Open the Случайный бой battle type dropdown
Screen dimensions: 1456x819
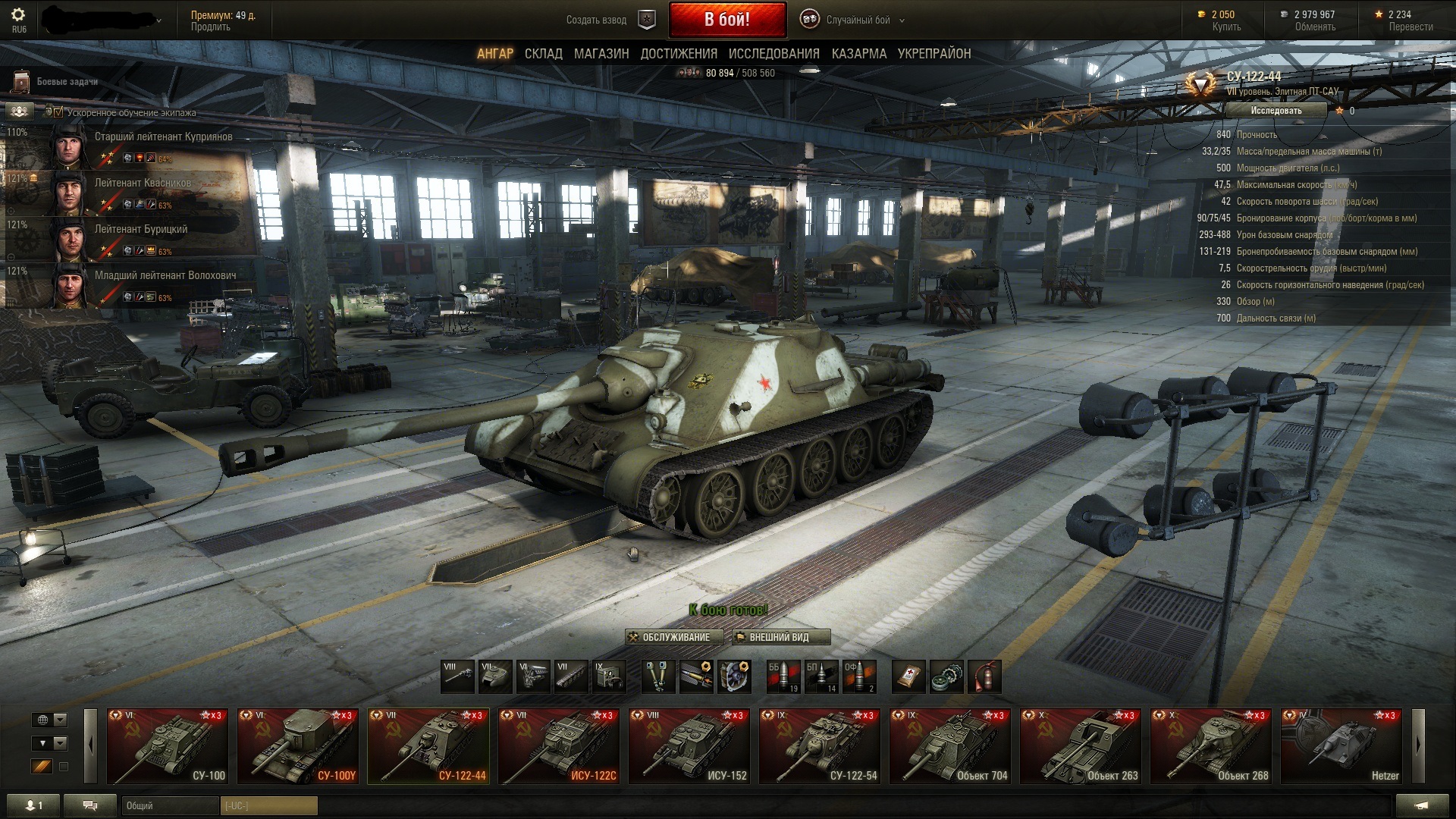(x=858, y=20)
